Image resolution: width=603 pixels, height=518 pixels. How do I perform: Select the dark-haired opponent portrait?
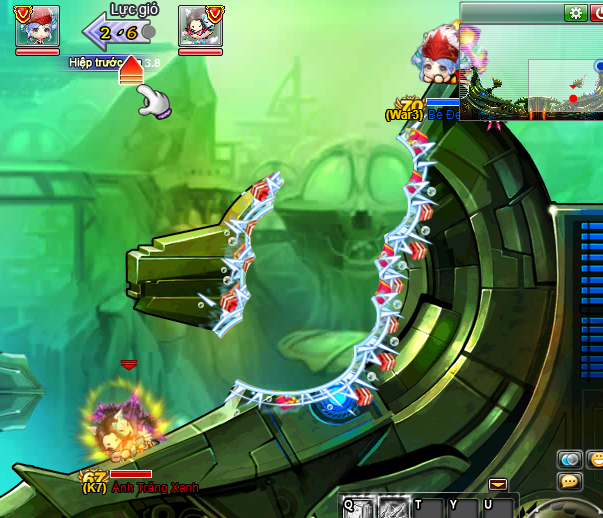[x=200, y=26]
